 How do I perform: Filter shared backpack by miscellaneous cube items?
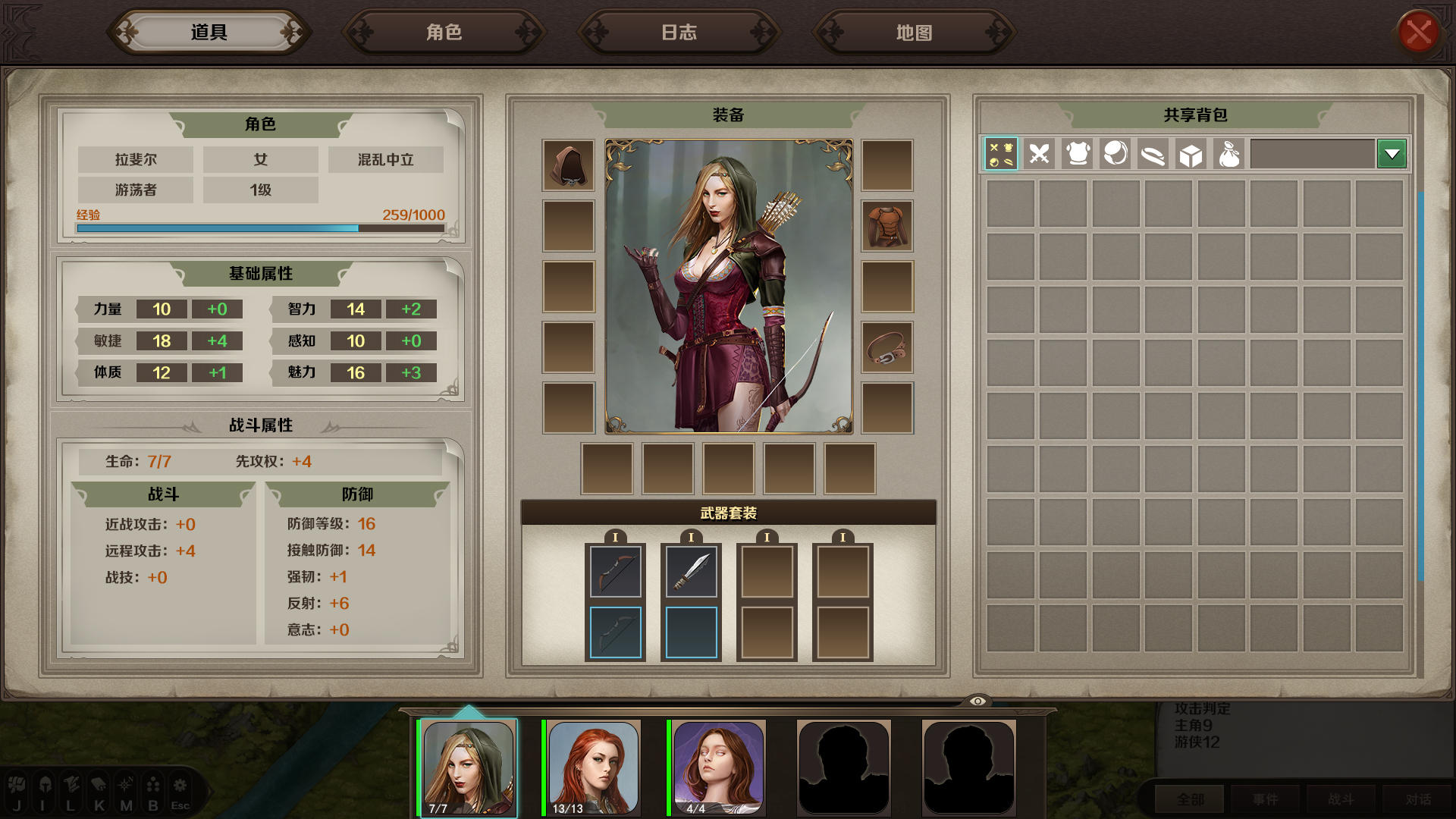pos(1191,154)
